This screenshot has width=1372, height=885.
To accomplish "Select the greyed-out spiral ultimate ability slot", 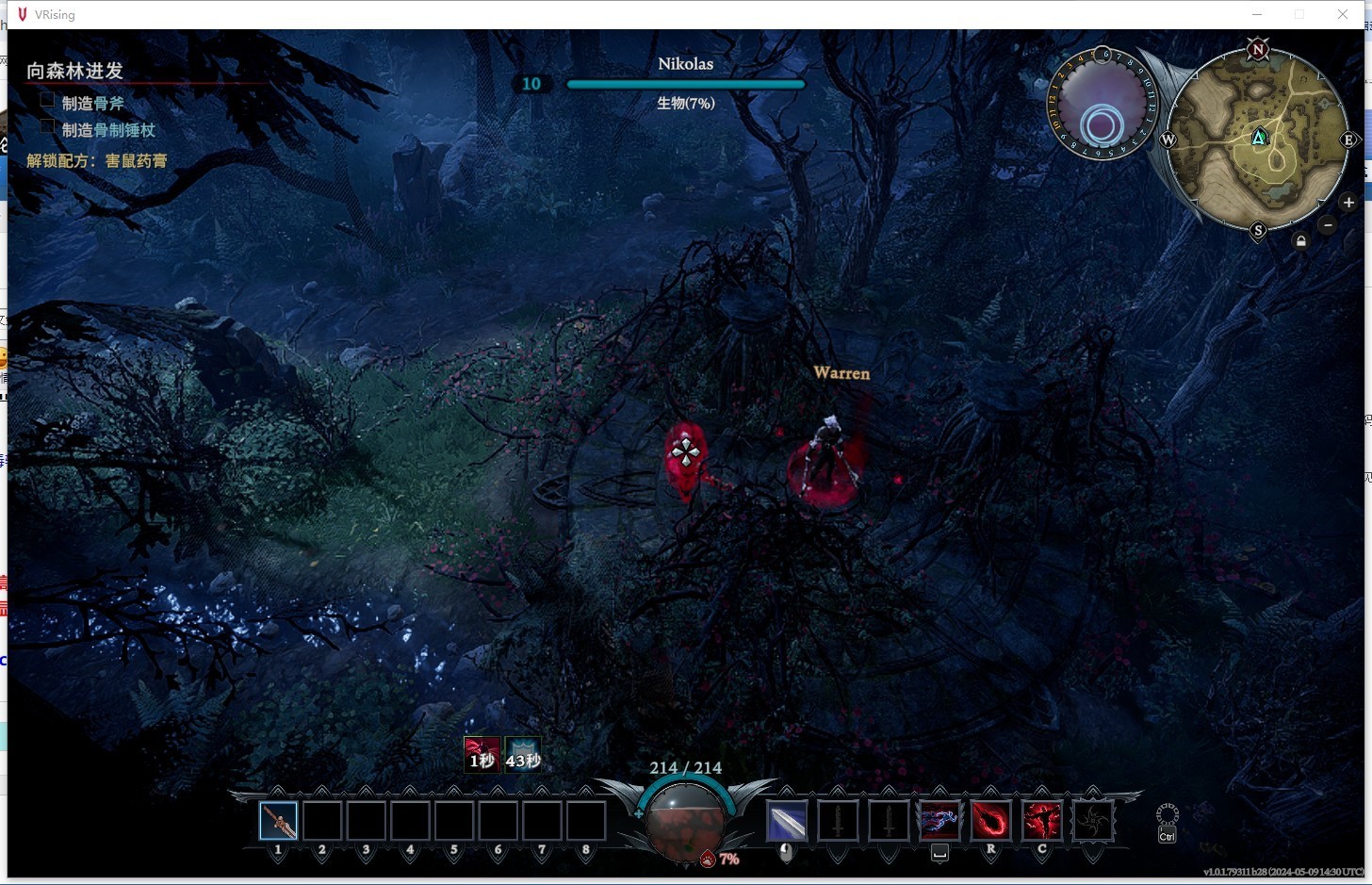I will tap(1092, 821).
